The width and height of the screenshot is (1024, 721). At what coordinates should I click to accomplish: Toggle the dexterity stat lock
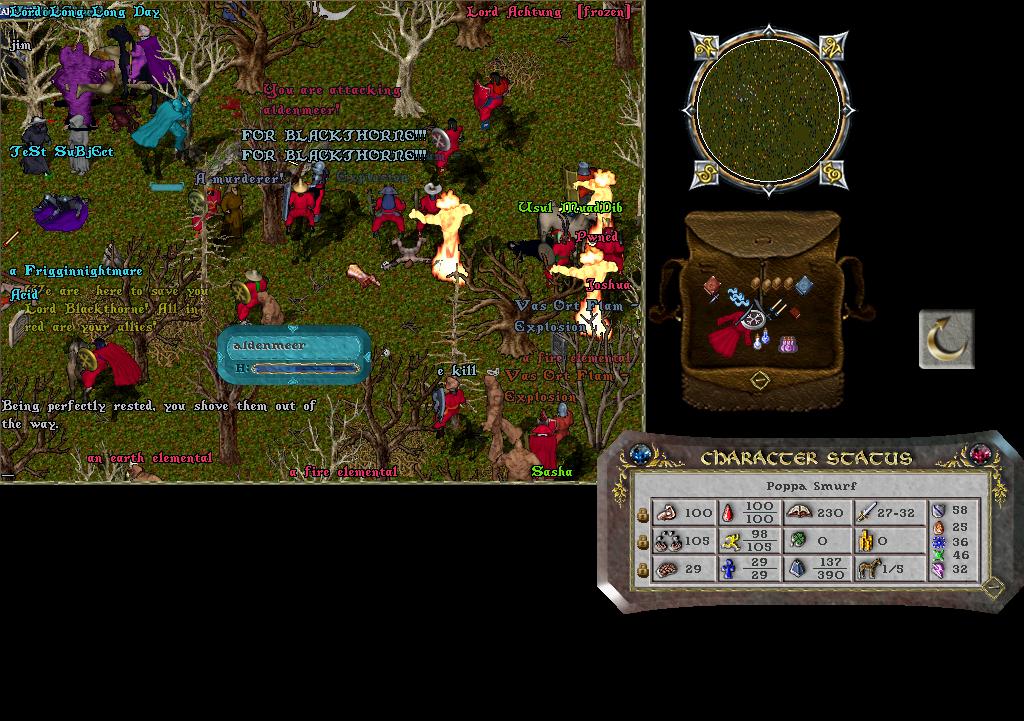pos(643,542)
